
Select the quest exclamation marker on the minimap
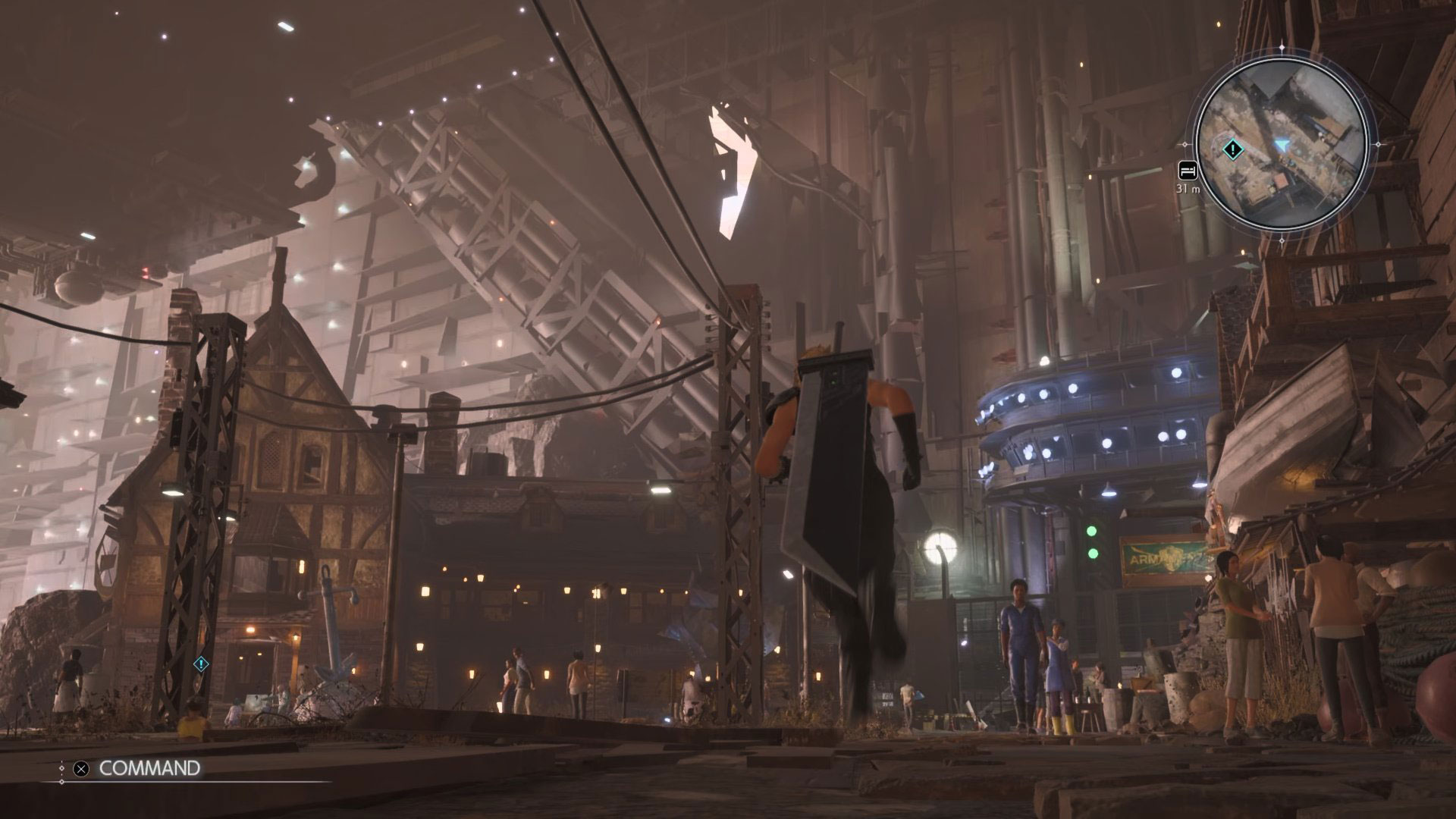[x=1233, y=149]
